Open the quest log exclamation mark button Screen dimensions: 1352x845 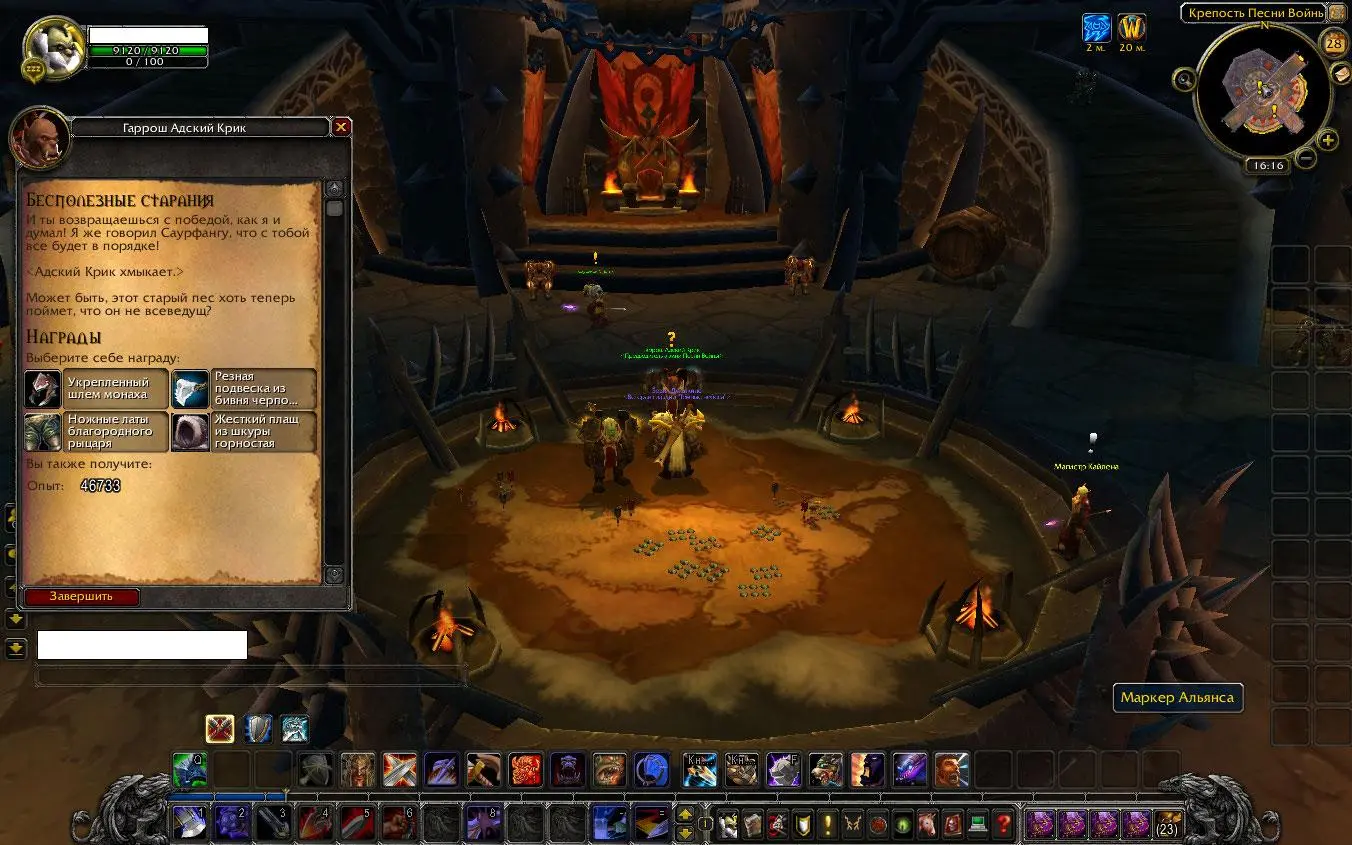point(828,825)
